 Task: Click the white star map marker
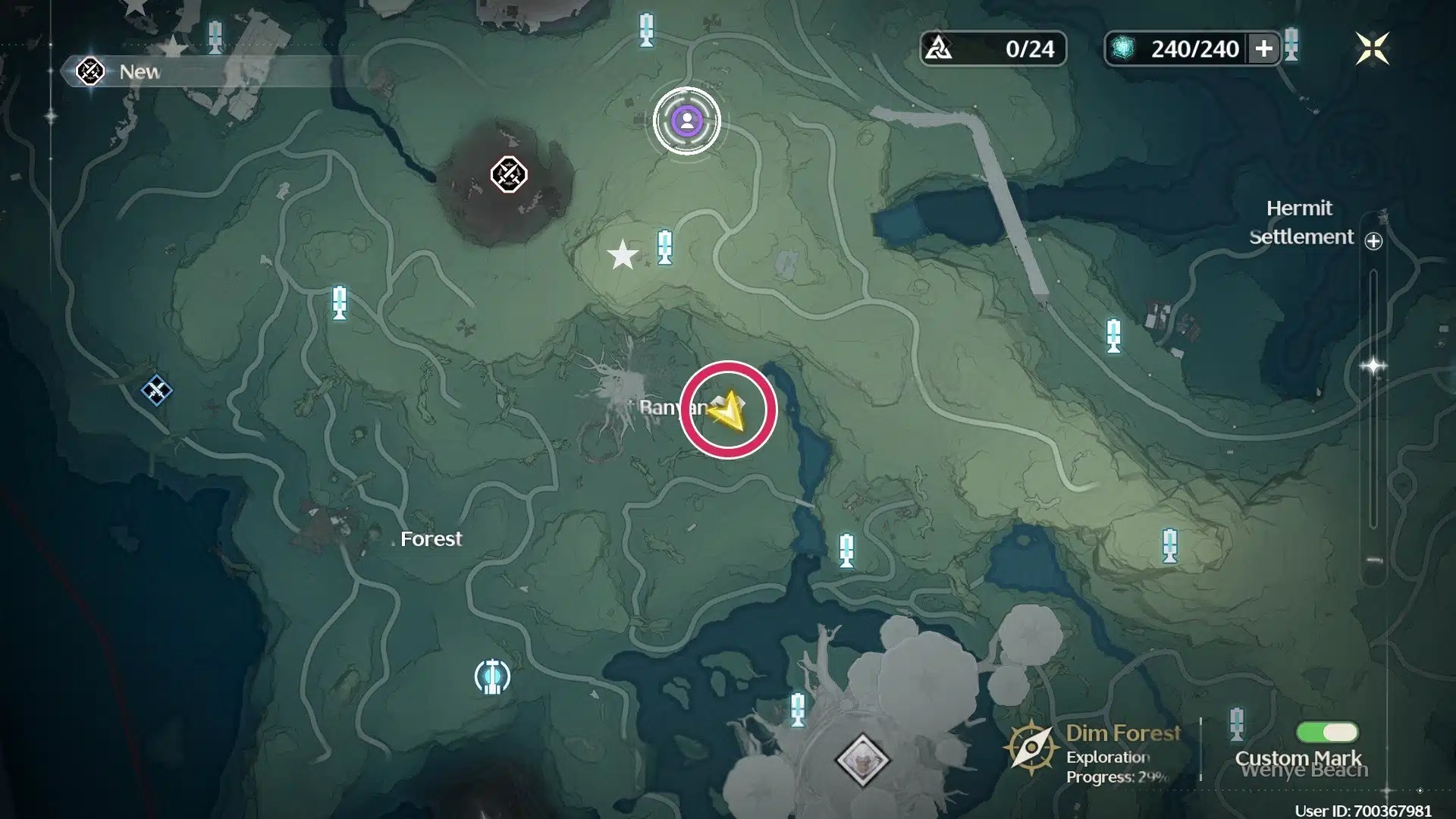coord(623,256)
